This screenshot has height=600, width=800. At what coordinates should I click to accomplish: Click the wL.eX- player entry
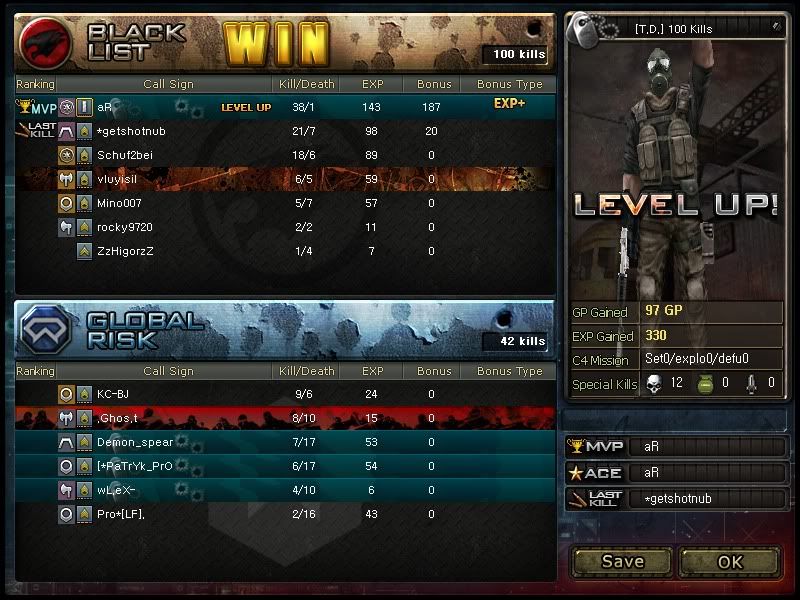click(116, 490)
